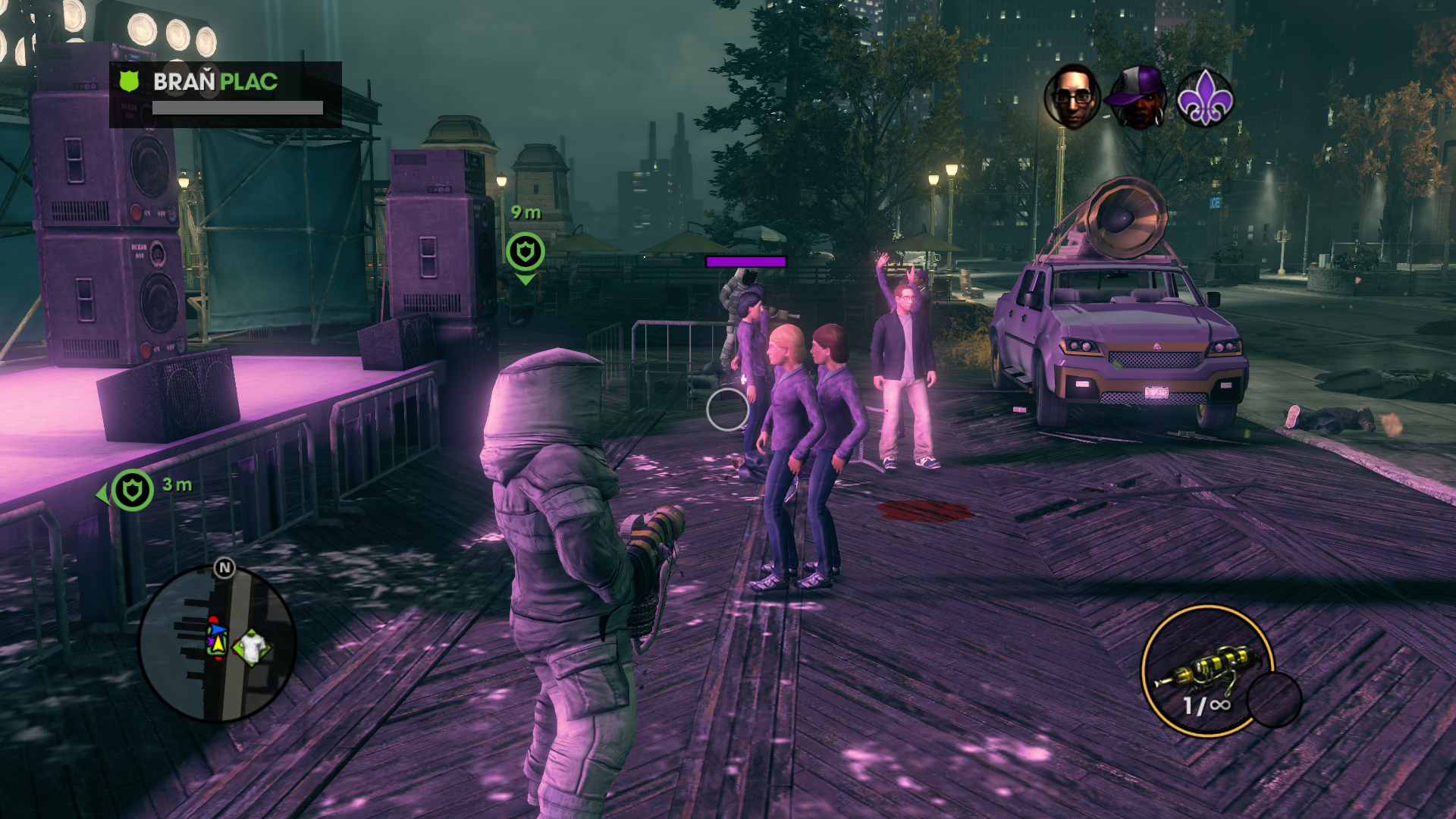Click the 9 m shield objective marker
1456x819 pixels.
(x=526, y=251)
